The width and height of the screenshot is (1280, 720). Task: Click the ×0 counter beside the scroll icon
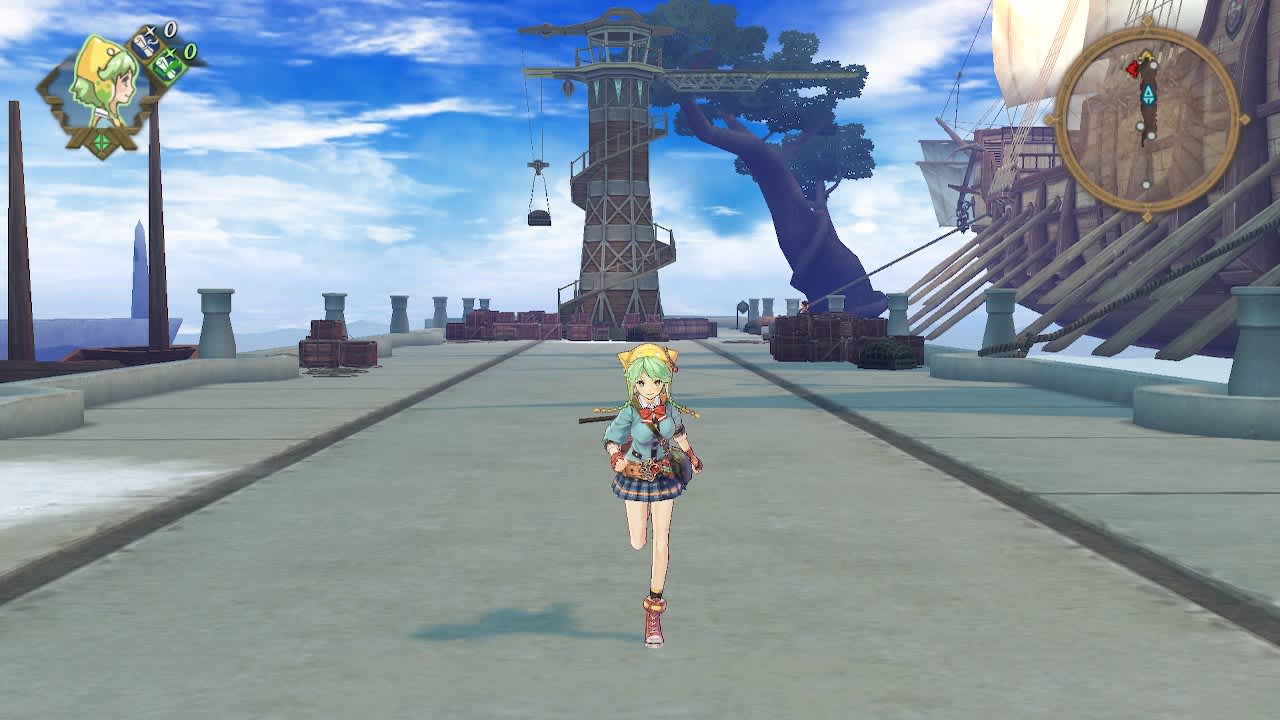[169, 29]
